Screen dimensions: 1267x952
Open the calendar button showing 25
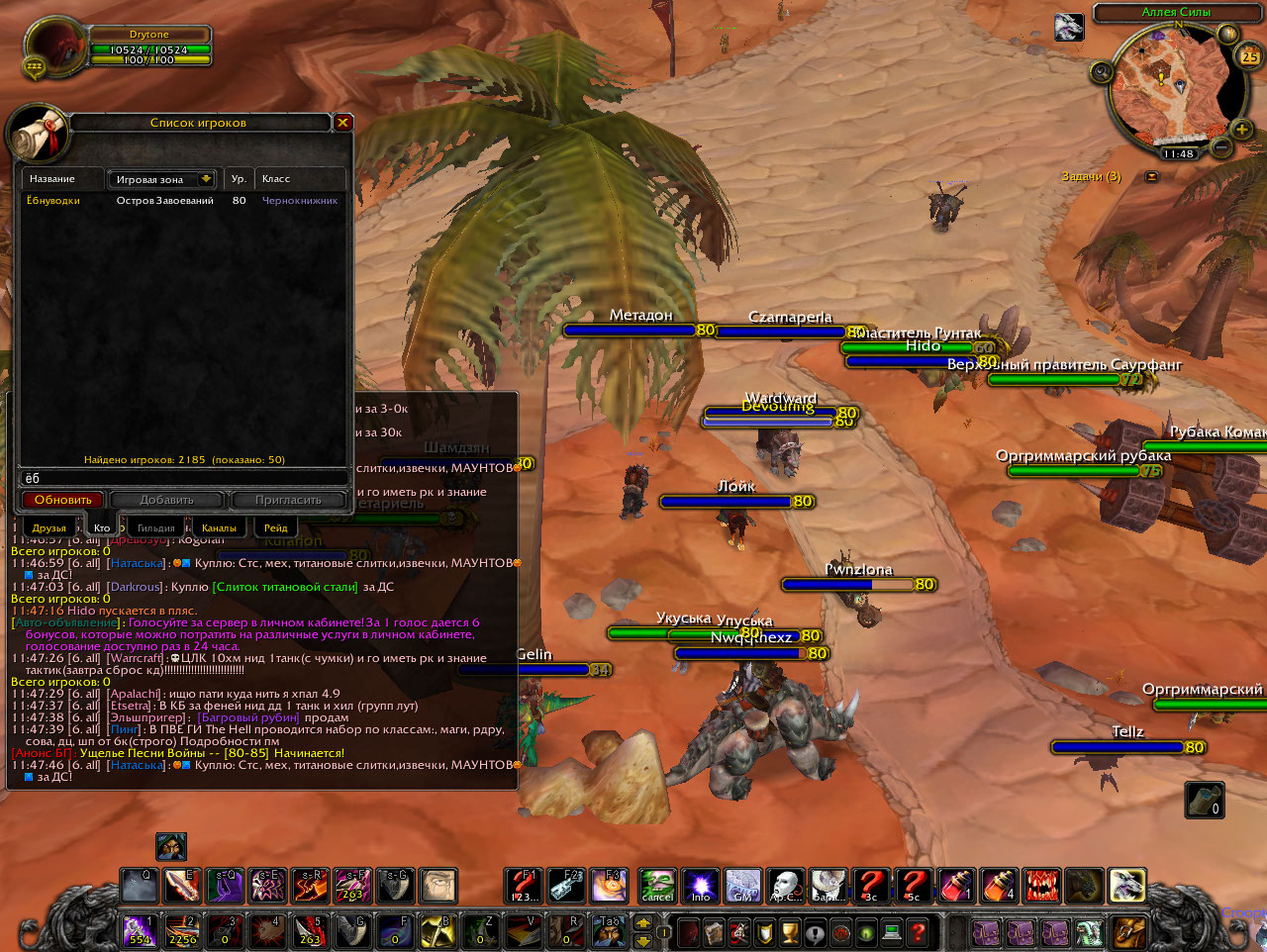click(1250, 56)
